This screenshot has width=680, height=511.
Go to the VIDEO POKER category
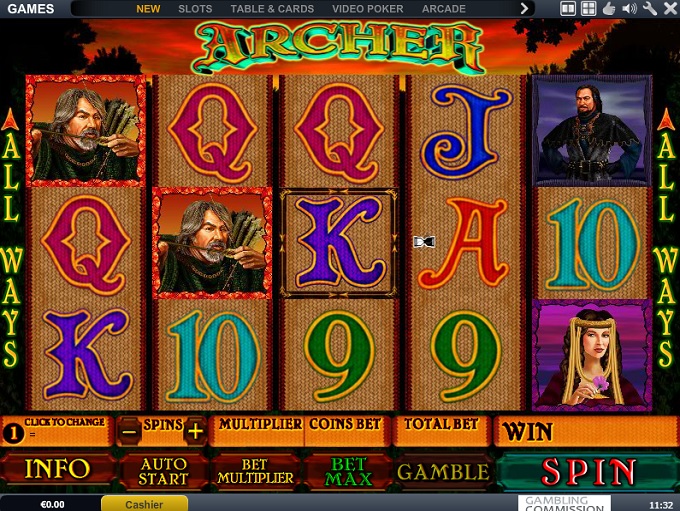[367, 9]
